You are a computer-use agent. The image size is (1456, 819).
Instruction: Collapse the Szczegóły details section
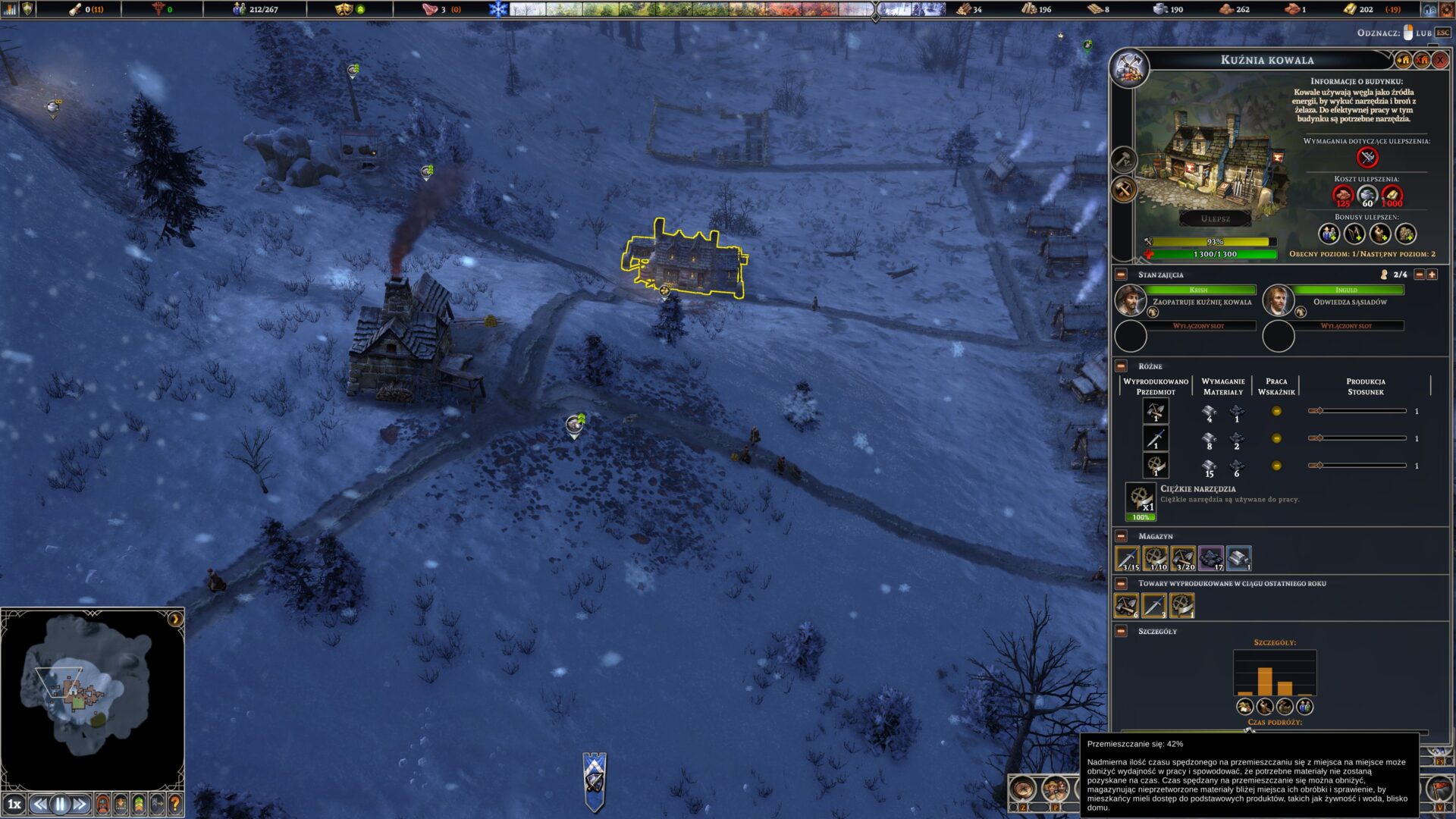[x=1121, y=631]
